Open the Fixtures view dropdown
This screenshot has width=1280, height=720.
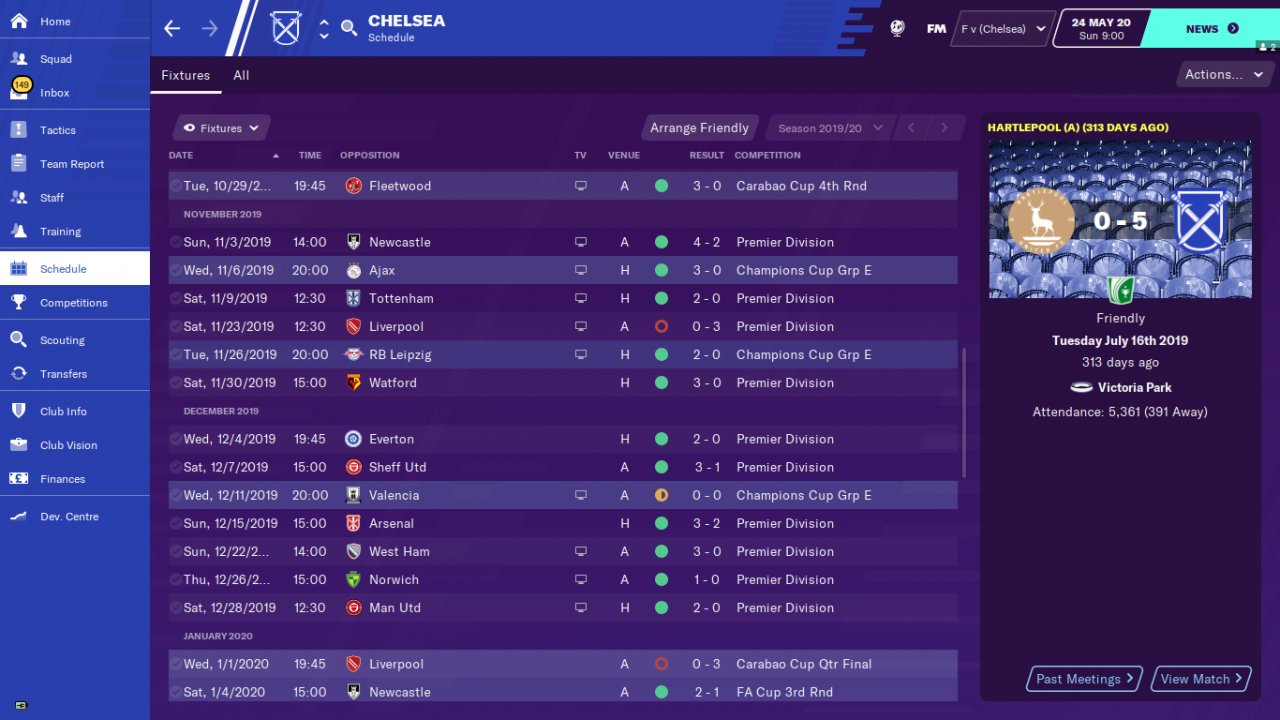click(221, 128)
